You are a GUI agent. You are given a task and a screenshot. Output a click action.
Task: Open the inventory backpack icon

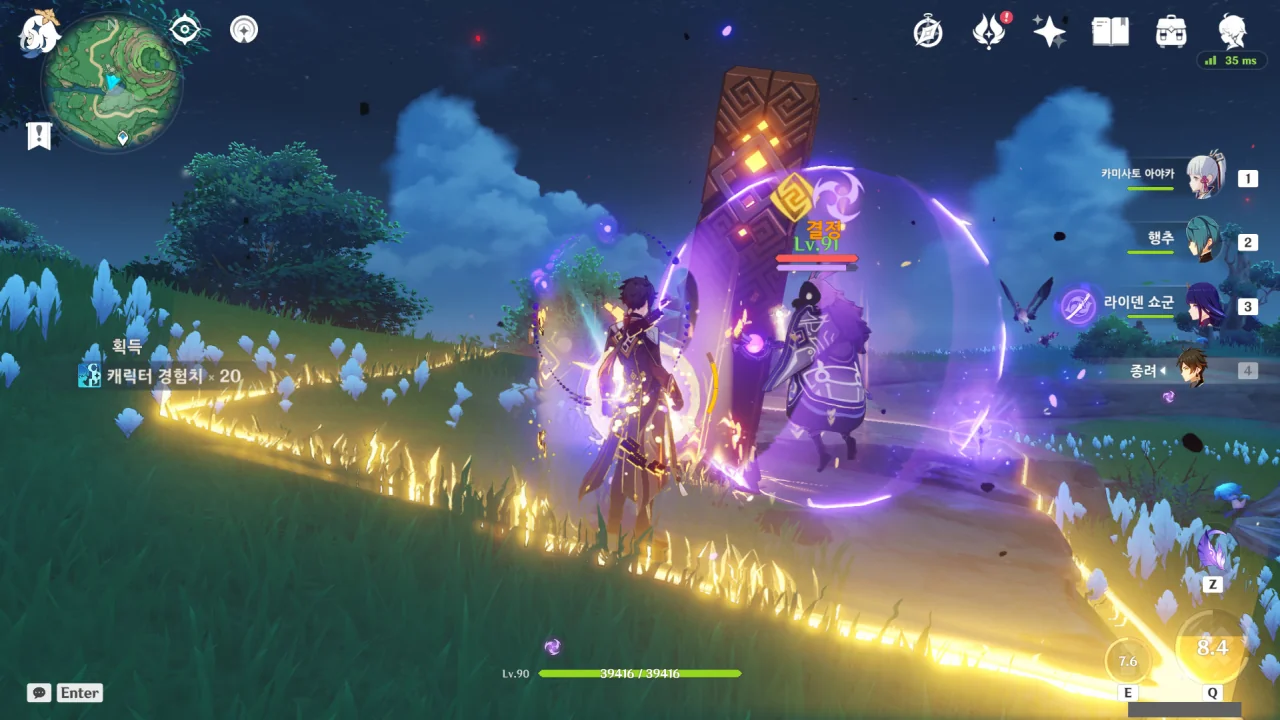[1171, 32]
